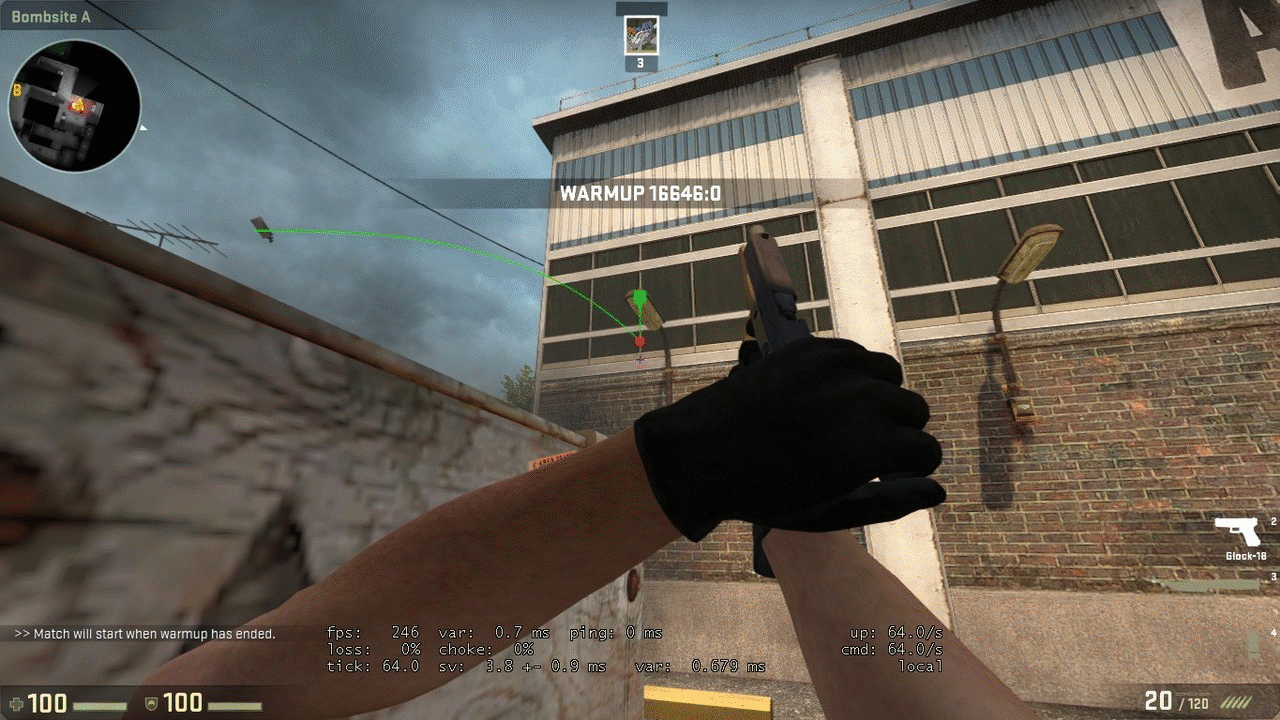Viewport: 1280px width, 720px height.
Task: Select the grenade slot icon
Action: tap(1253, 644)
